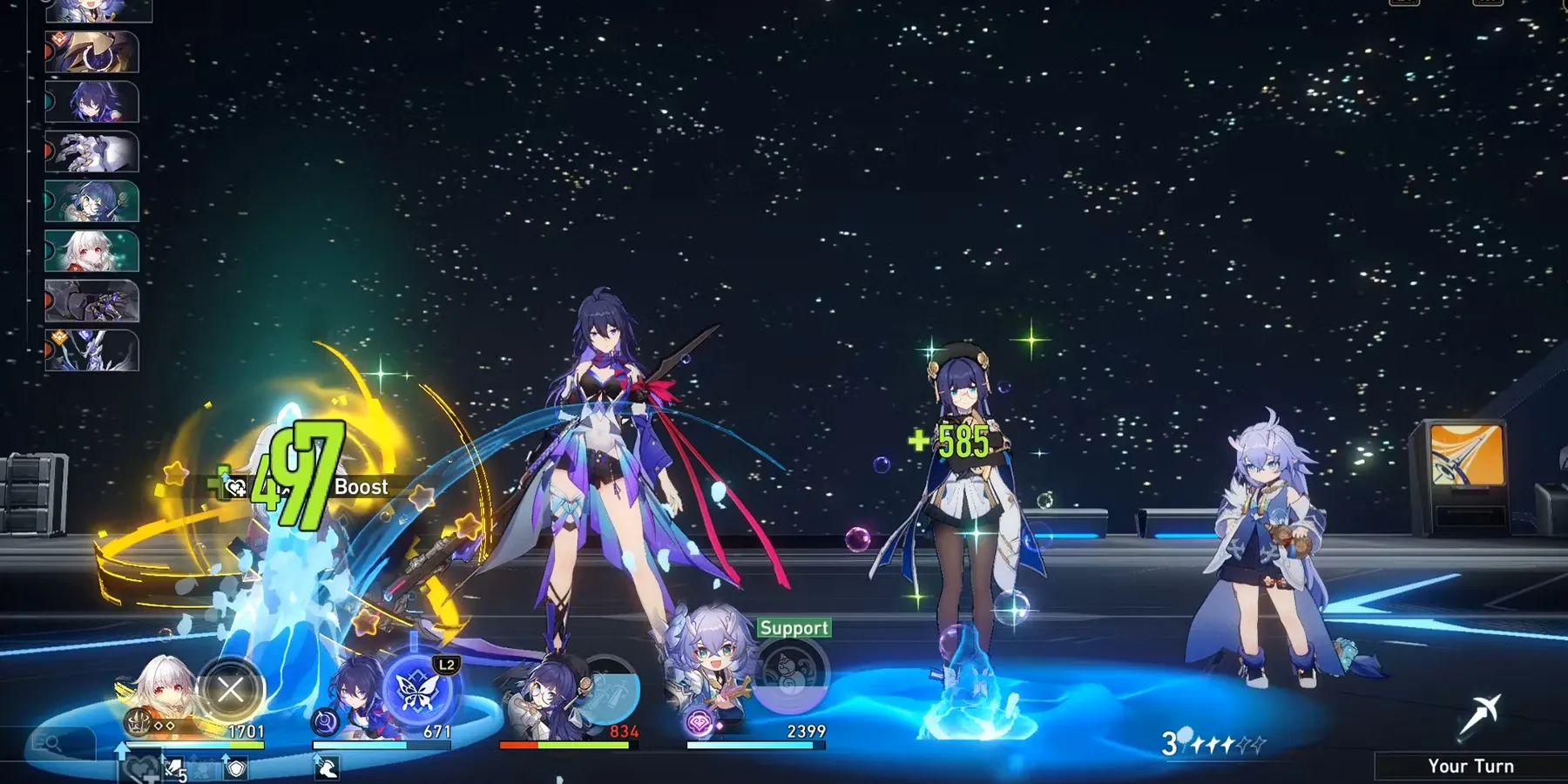Use Bronya's ultimate under the Support label
This screenshot has height=784, width=1568.
pos(791,676)
